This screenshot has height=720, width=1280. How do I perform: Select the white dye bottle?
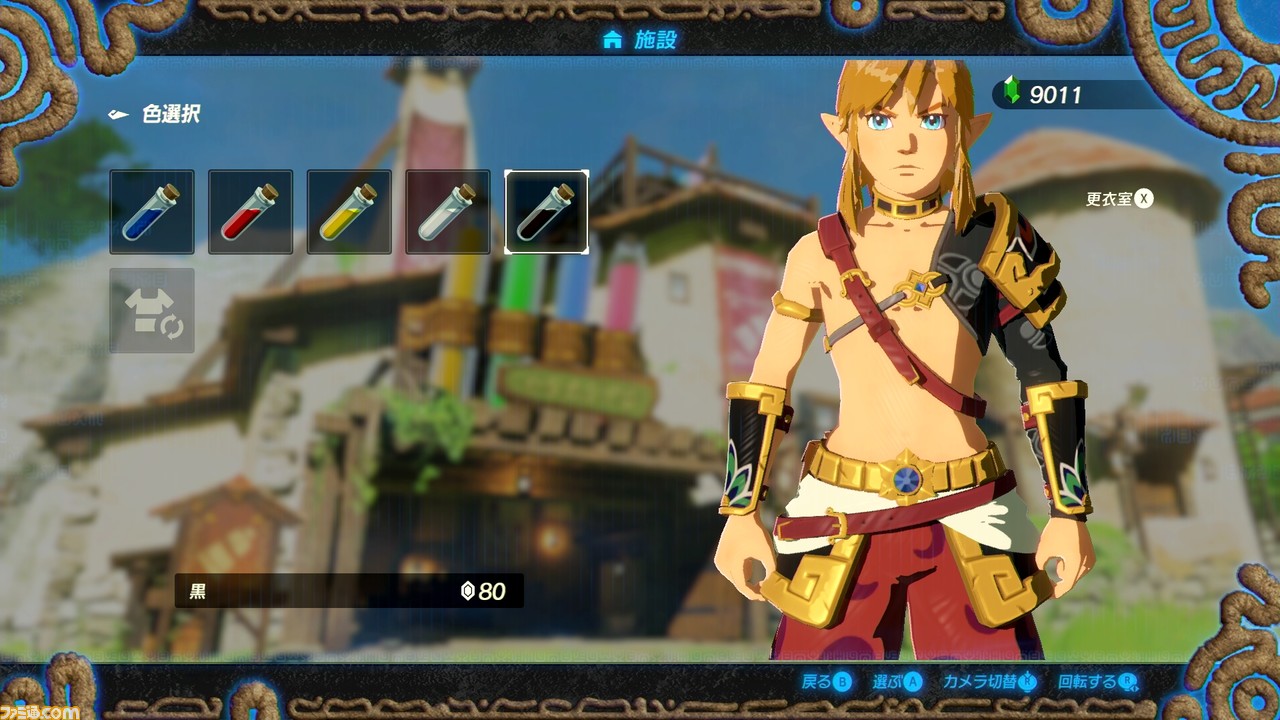point(448,211)
